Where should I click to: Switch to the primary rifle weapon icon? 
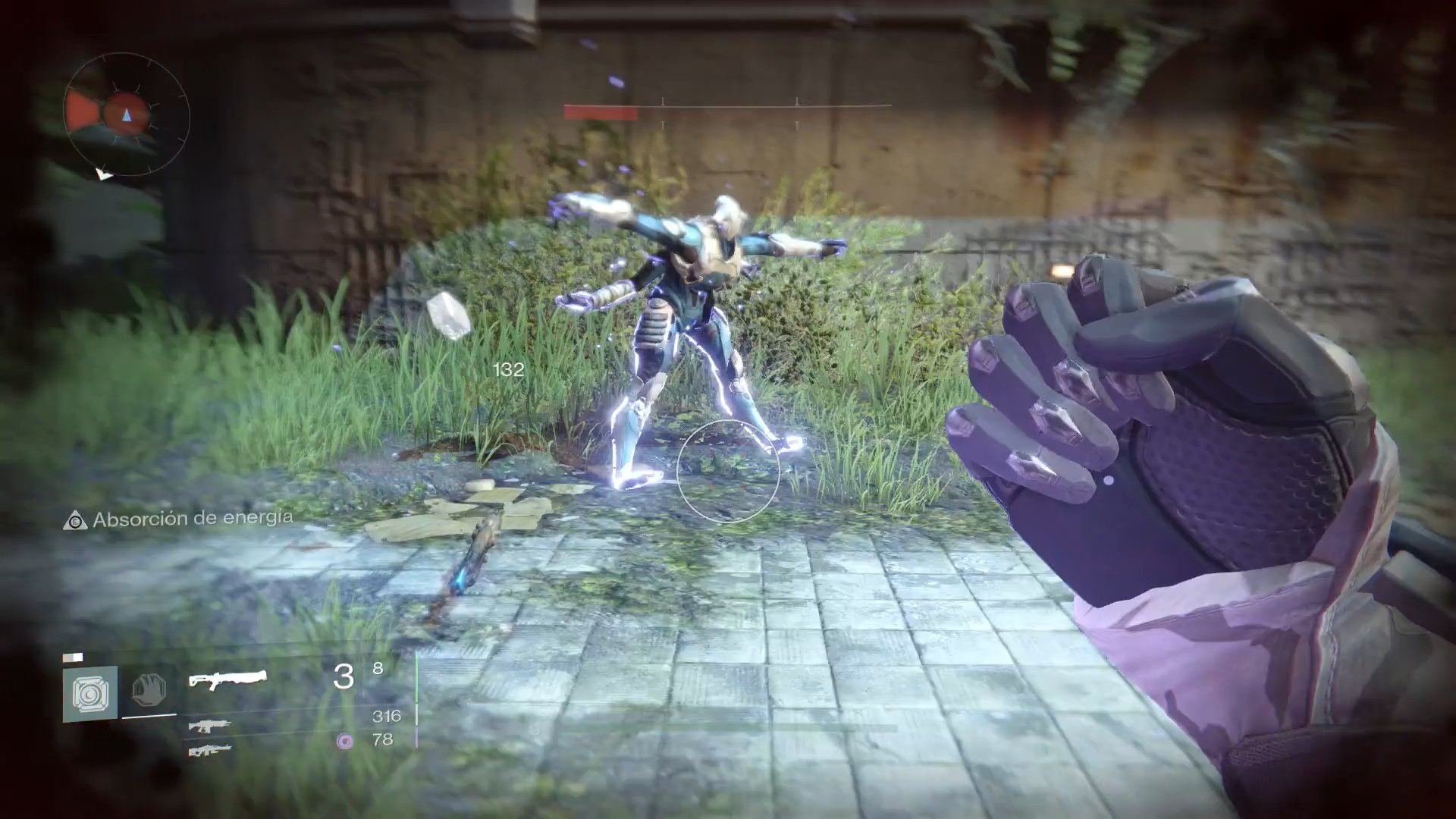[x=209, y=726]
